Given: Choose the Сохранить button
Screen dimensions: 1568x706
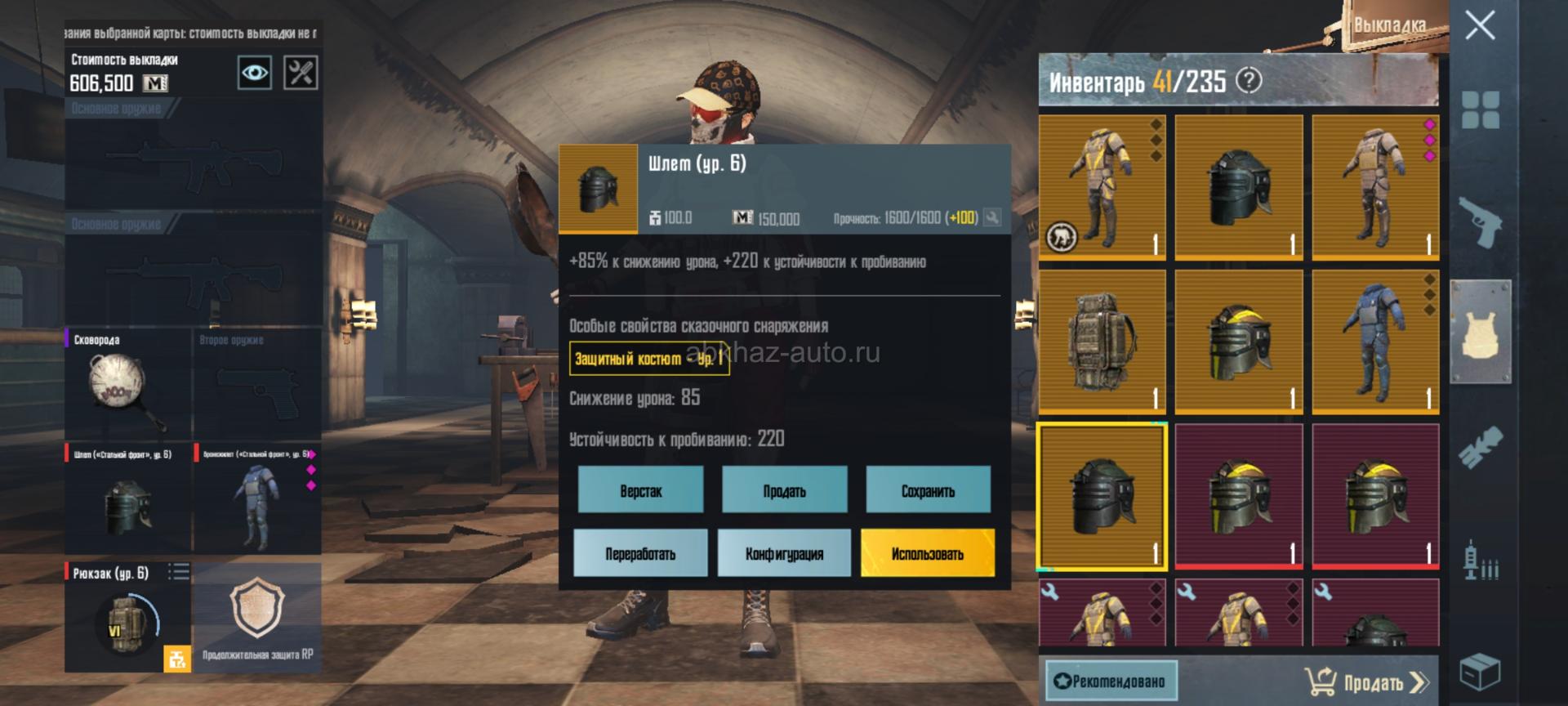Looking at the screenshot, I should 928,490.
